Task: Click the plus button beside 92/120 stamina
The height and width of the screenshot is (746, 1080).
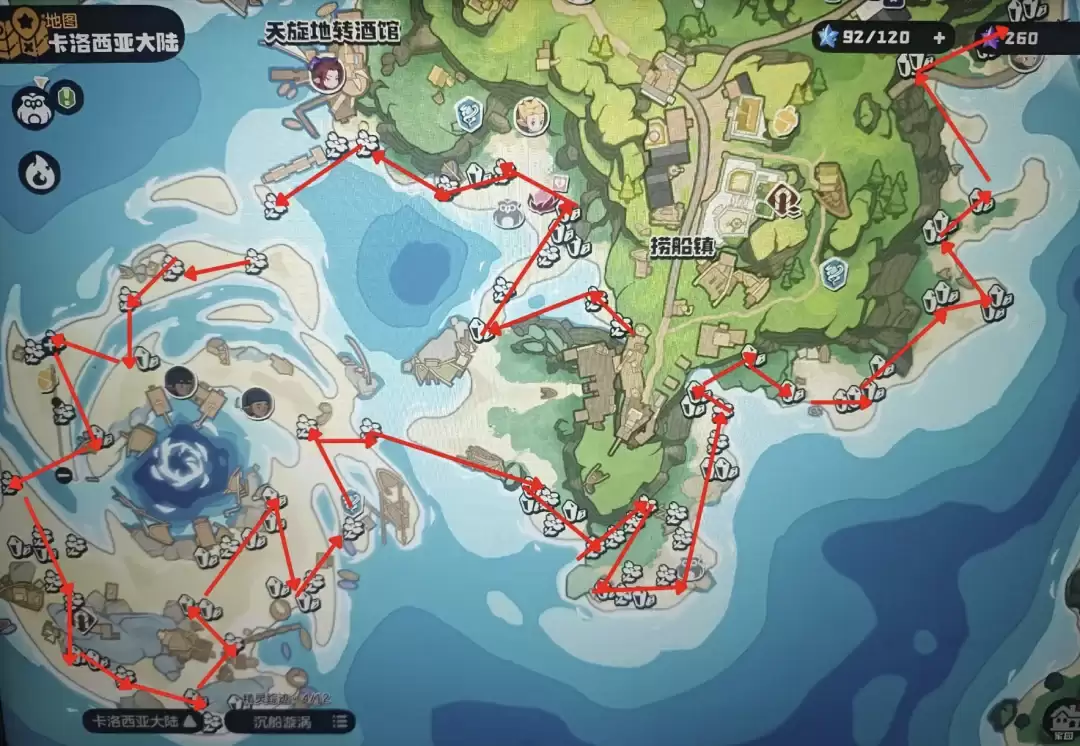Action: click(938, 38)
